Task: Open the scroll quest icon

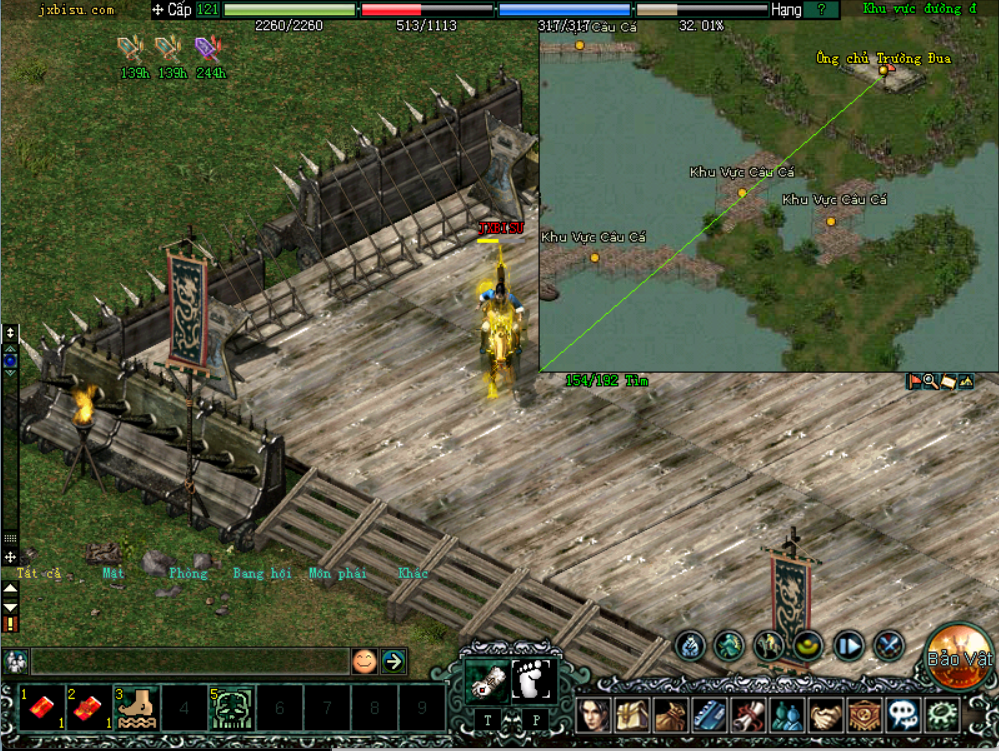Action: pos(749,716)
